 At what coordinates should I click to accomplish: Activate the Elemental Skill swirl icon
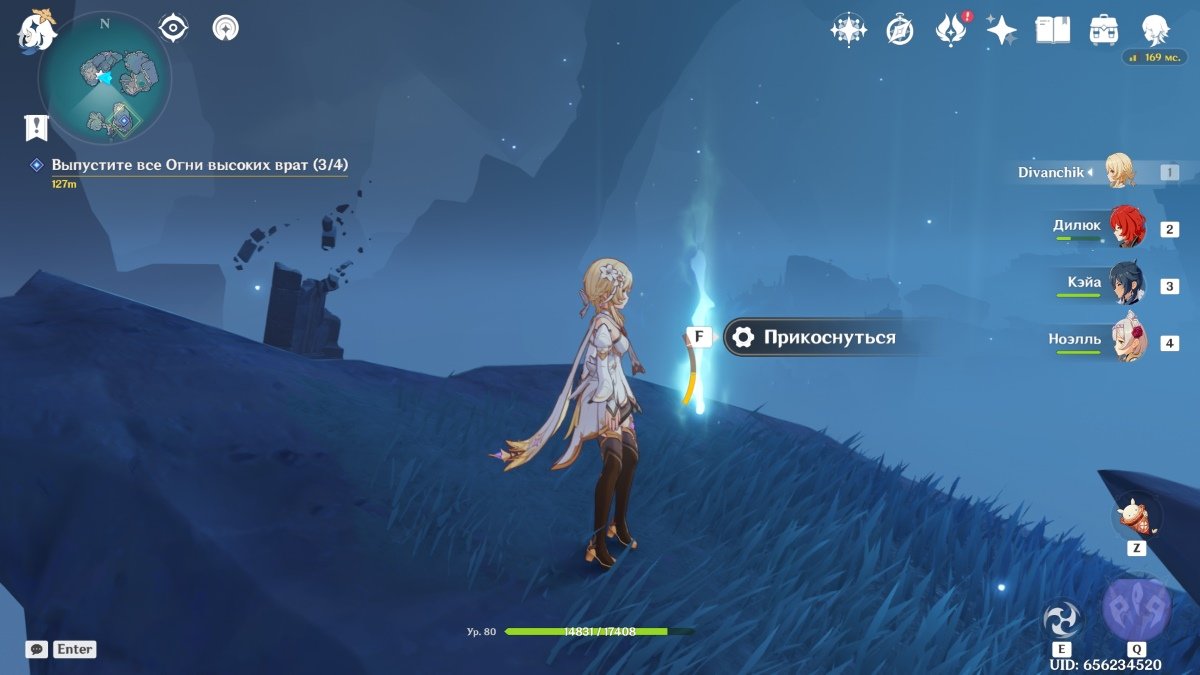(1061, 619)
